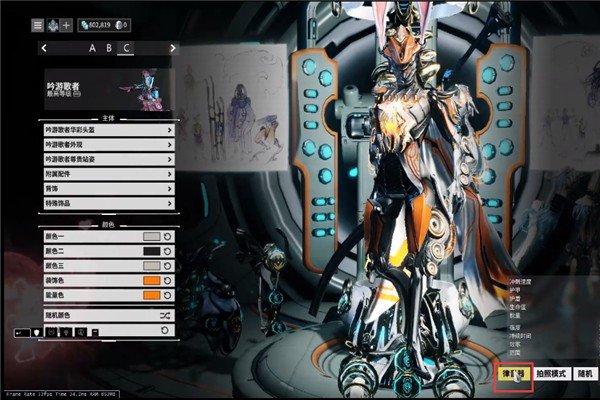Click the yellow 律动器 button

tap(514, 373)
